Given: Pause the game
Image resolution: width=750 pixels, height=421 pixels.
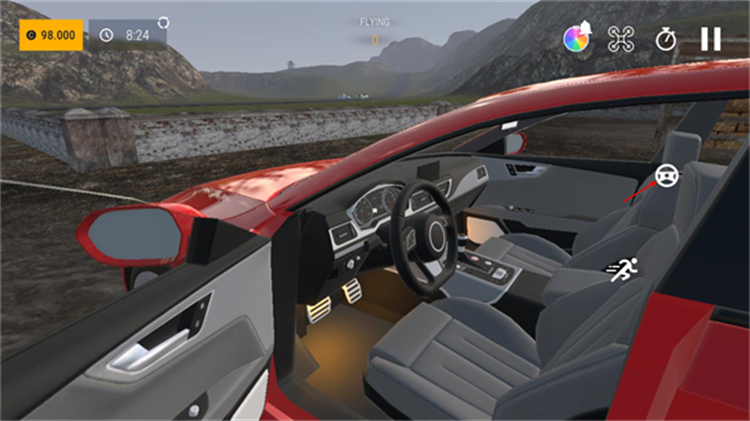Looking at the screenshot, I should click(x=710, y=39).
